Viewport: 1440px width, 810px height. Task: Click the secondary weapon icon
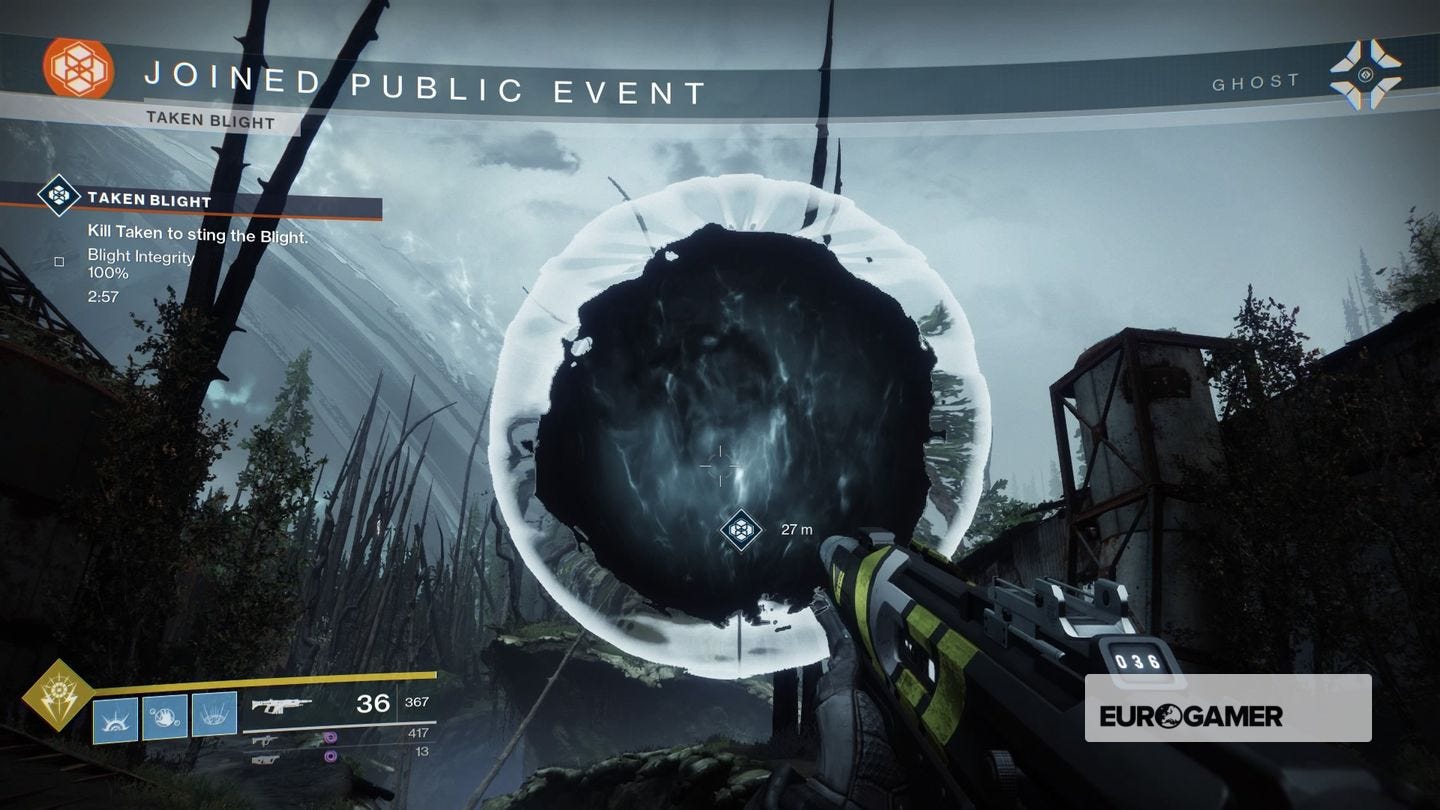pyautogui.click(x=265, y=740)
